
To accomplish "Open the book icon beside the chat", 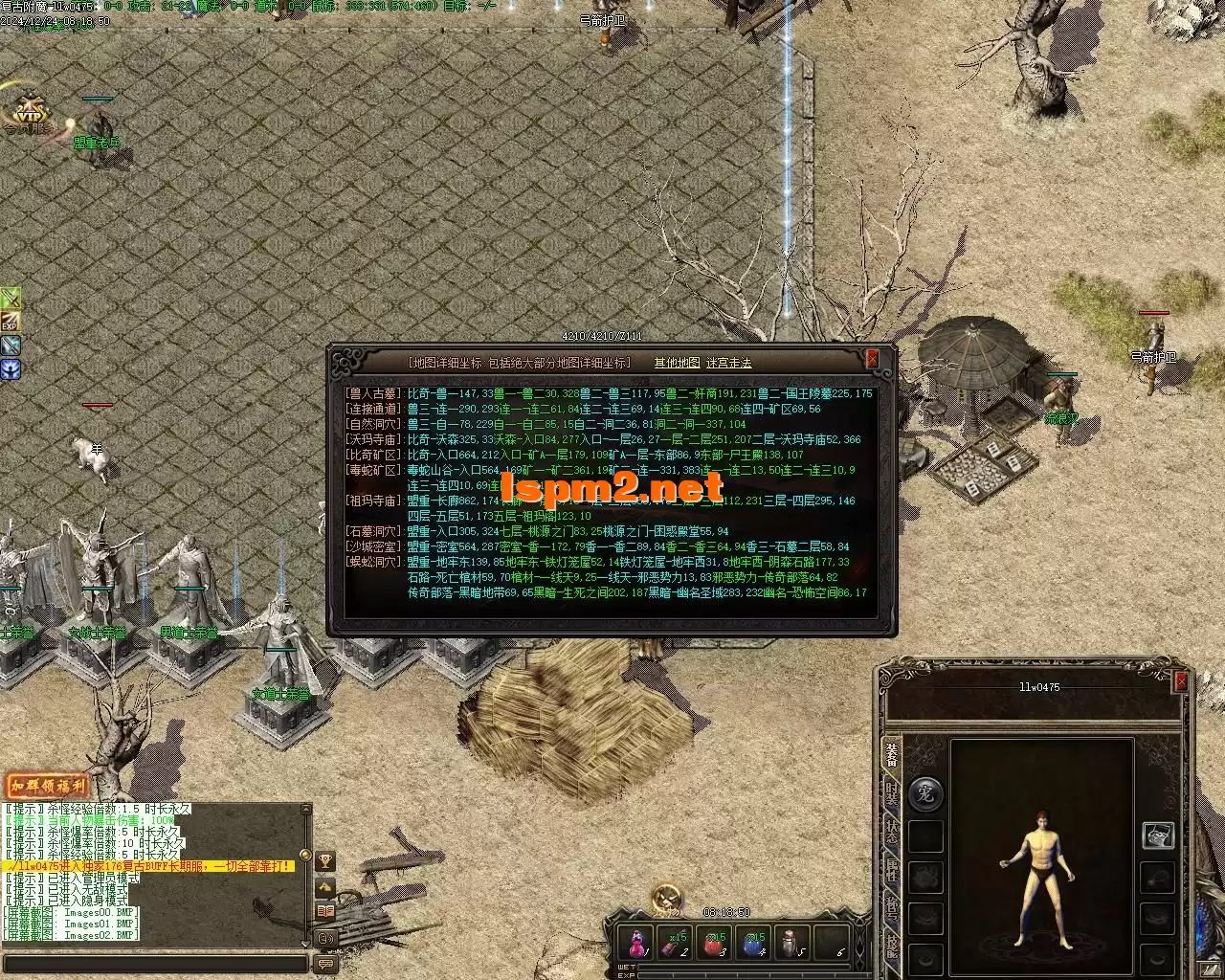I will pyautogui.click(x=325, y=912).
